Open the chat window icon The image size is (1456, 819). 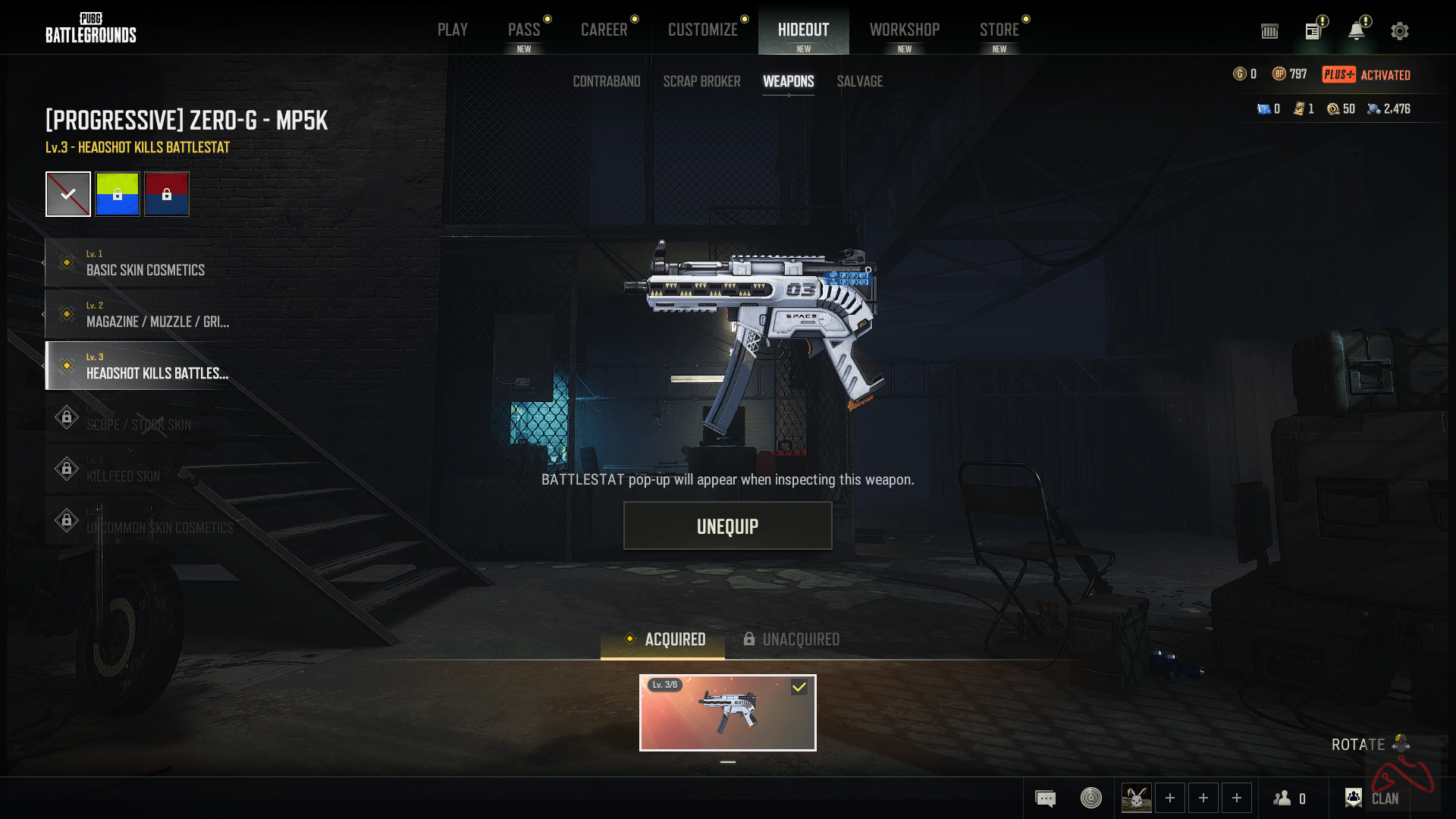click(x=1045, y=799)
